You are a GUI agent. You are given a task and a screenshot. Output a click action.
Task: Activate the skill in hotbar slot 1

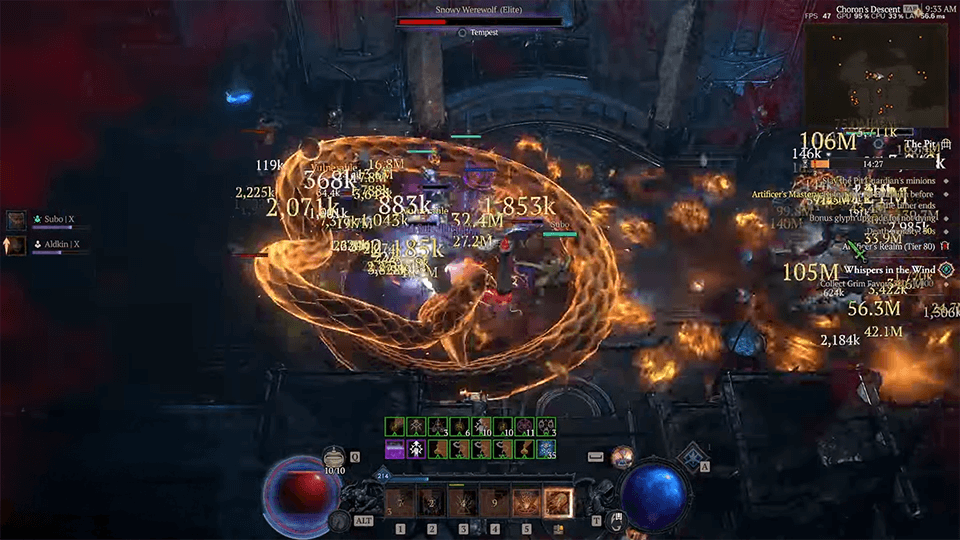(x=400, y=502)
